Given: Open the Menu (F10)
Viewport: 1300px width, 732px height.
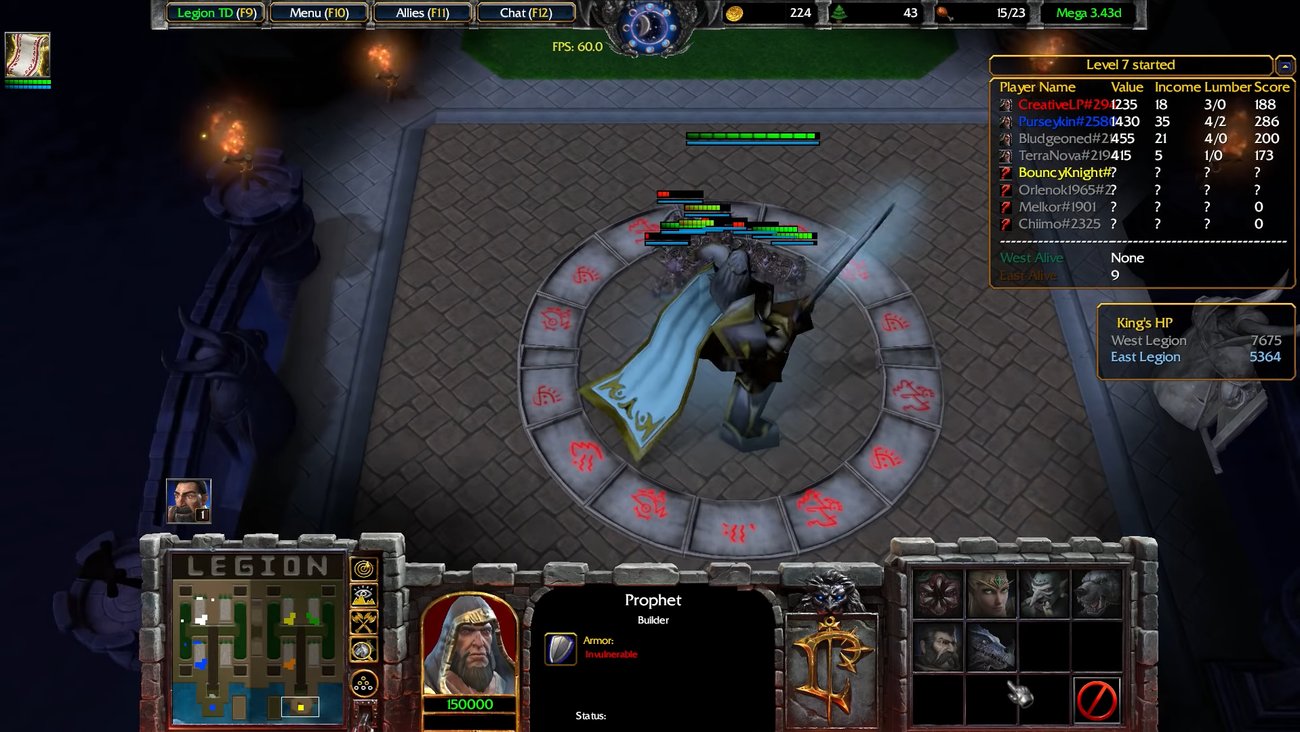Looking at the screenshot, I should (318, 12).
